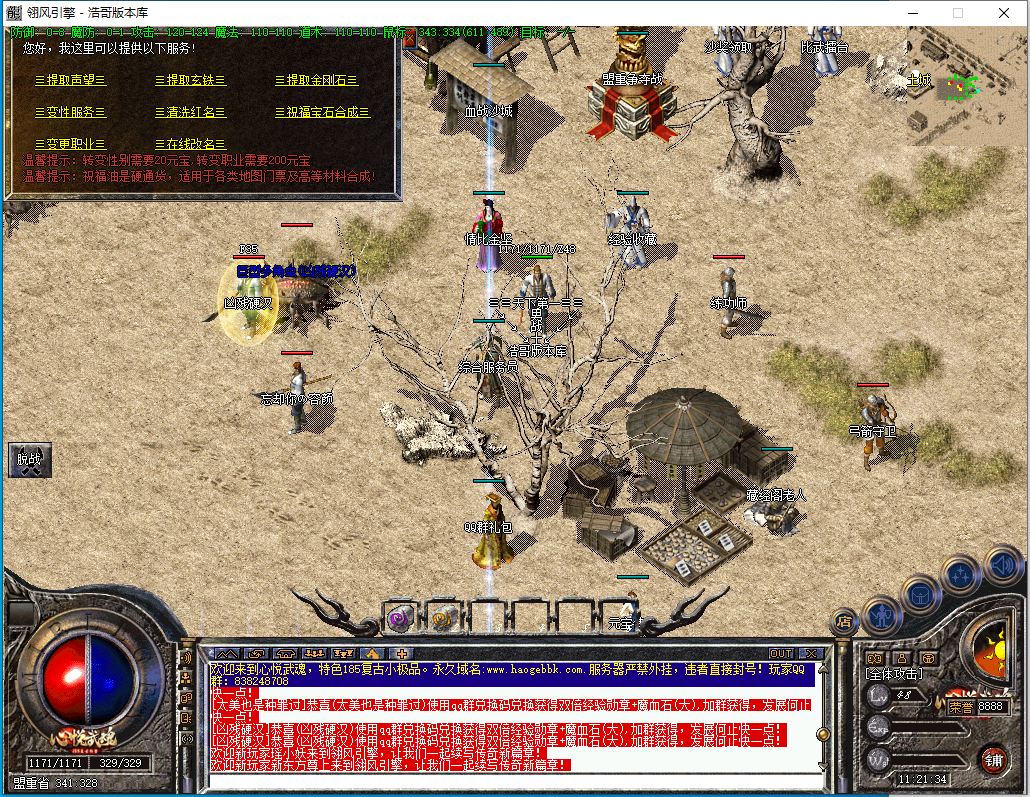Choose the 提取玄铁 option
Image resolution: width=1030 pixels, height=797 pixels.
coord(190,80)
